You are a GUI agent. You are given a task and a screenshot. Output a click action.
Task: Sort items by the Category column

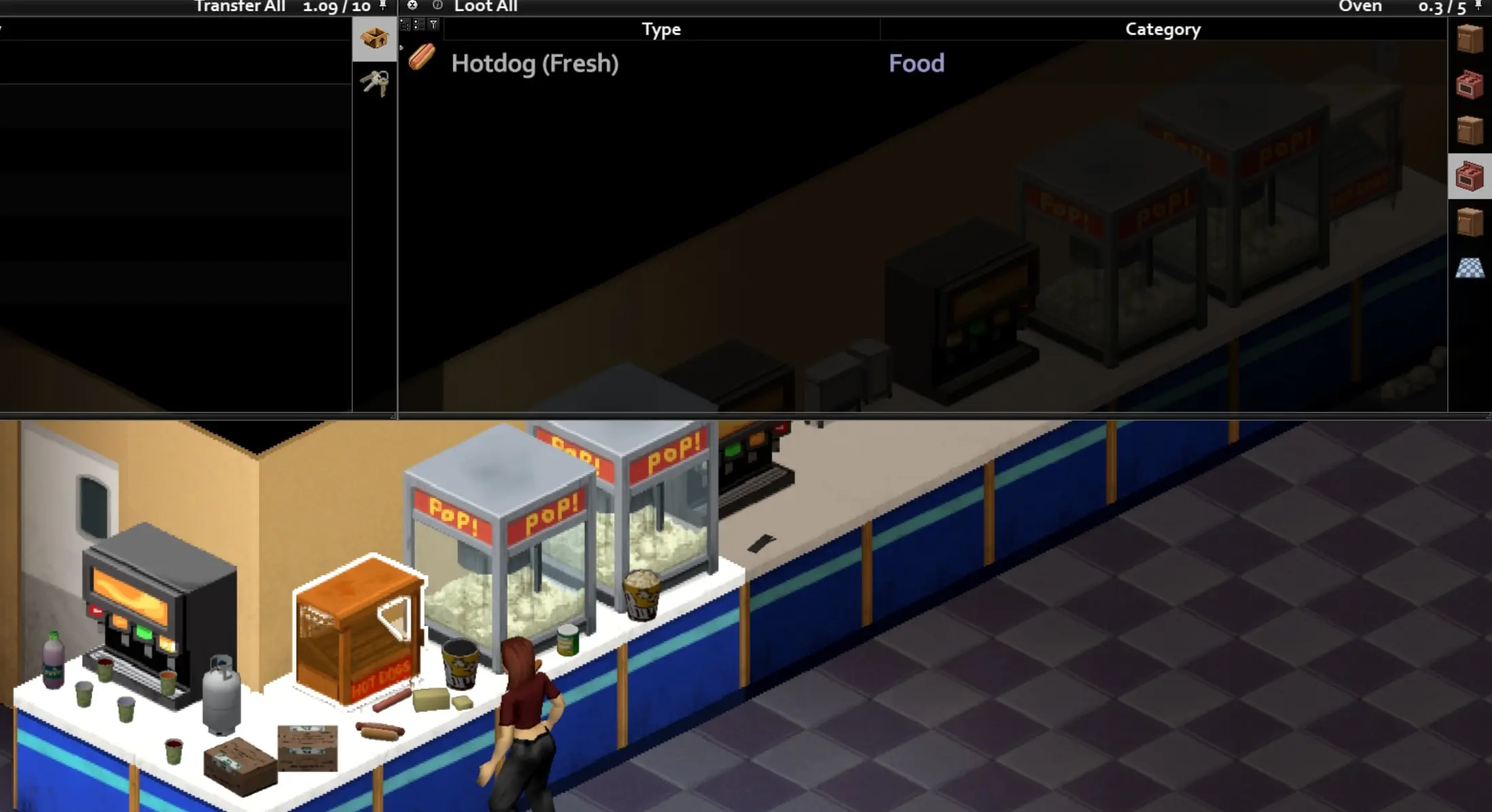click(1163, 29)
